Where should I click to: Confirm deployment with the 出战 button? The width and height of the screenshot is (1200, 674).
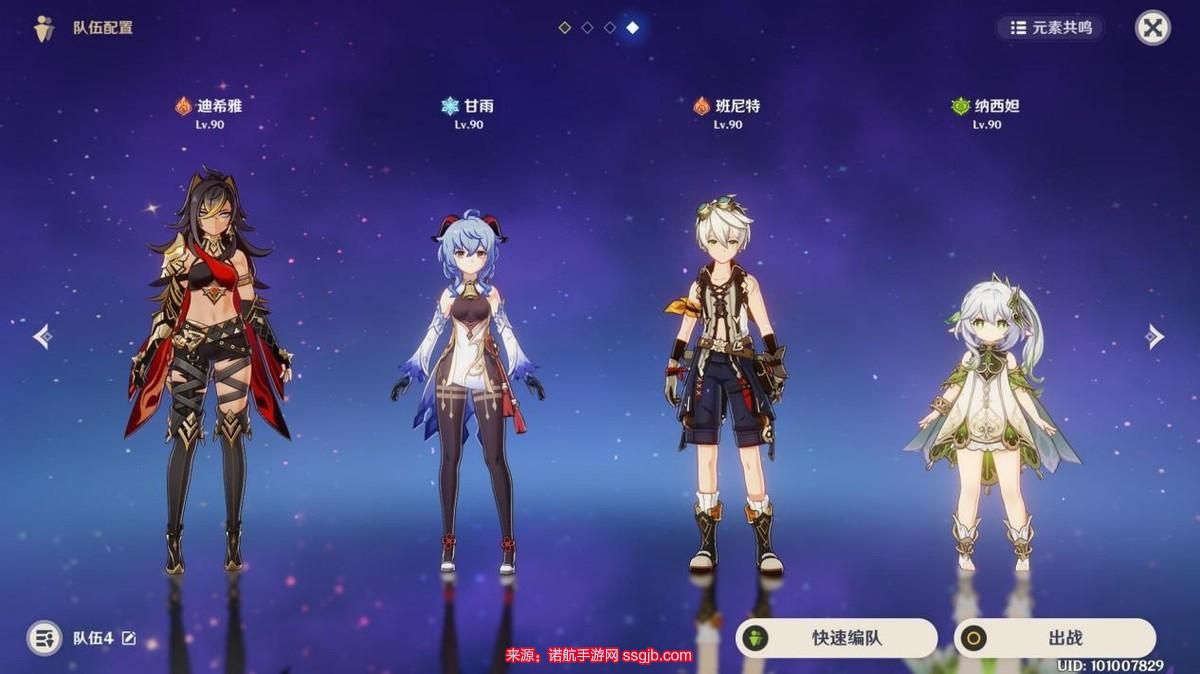coord(1054,638)
